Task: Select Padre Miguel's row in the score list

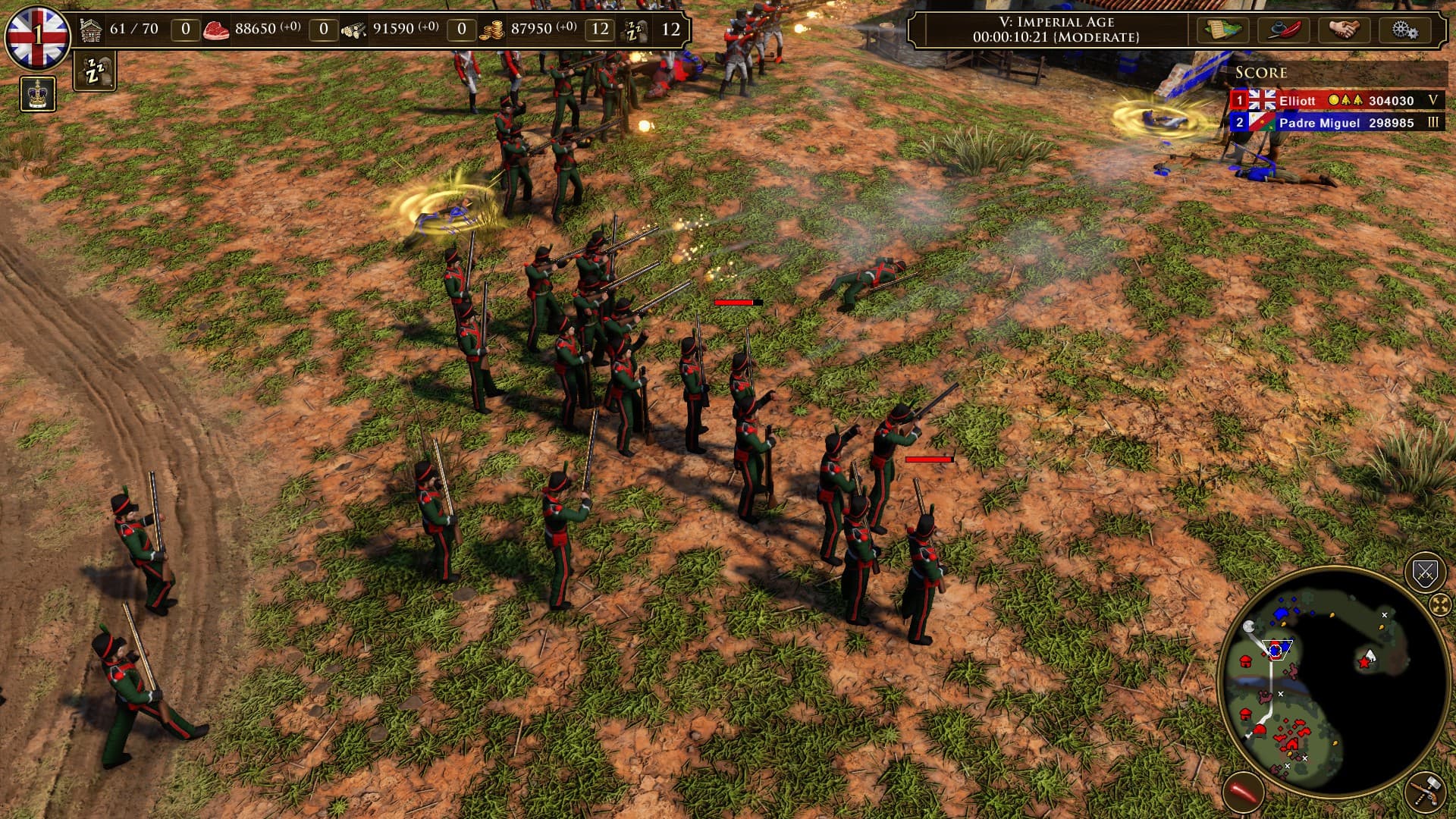Action: pyautogui.click(x=1336, y=122)
